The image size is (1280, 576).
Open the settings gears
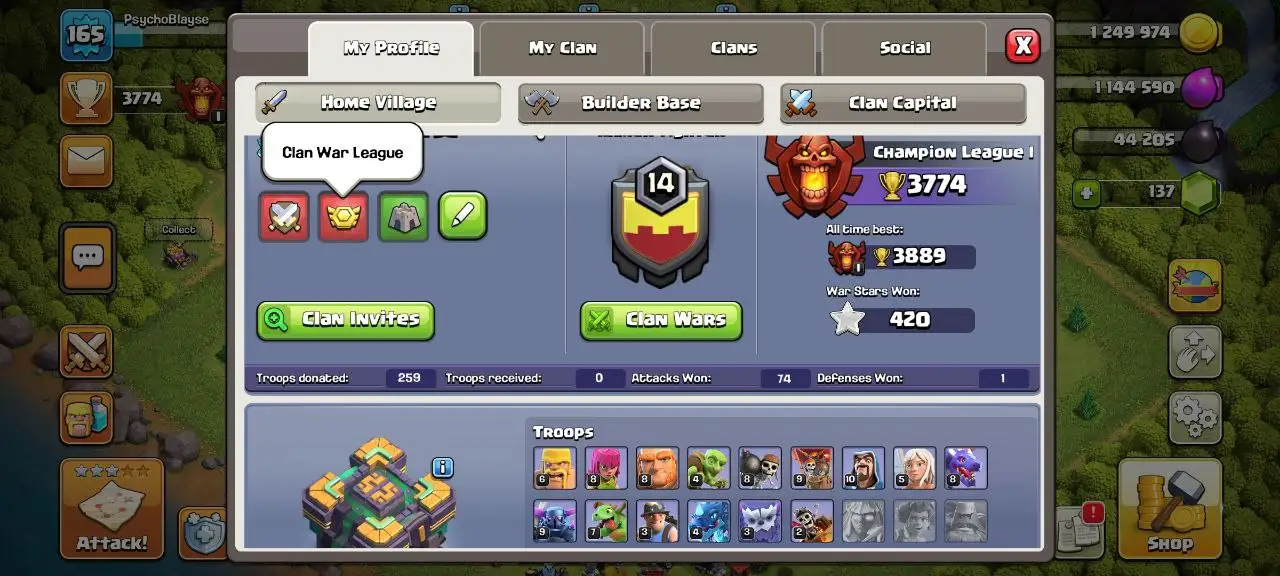[1194, 417]
